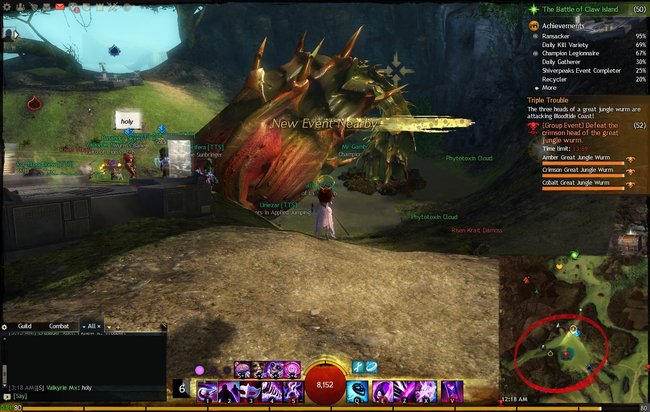Open the red mail envelope icon
The image size is (650, 412).
tap(59, 6)
